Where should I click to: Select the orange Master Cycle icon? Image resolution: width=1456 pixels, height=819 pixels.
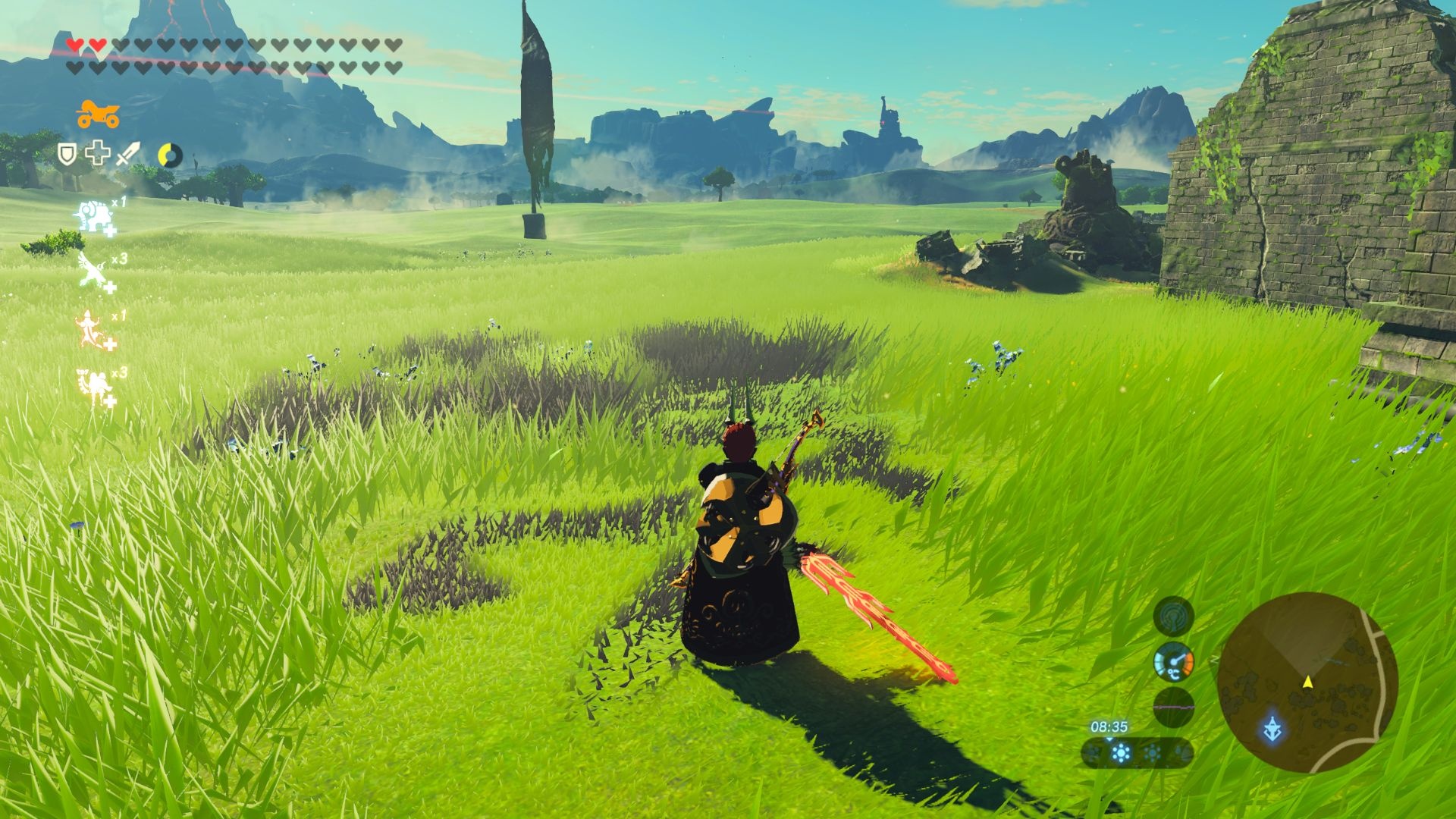click(98, 115)
